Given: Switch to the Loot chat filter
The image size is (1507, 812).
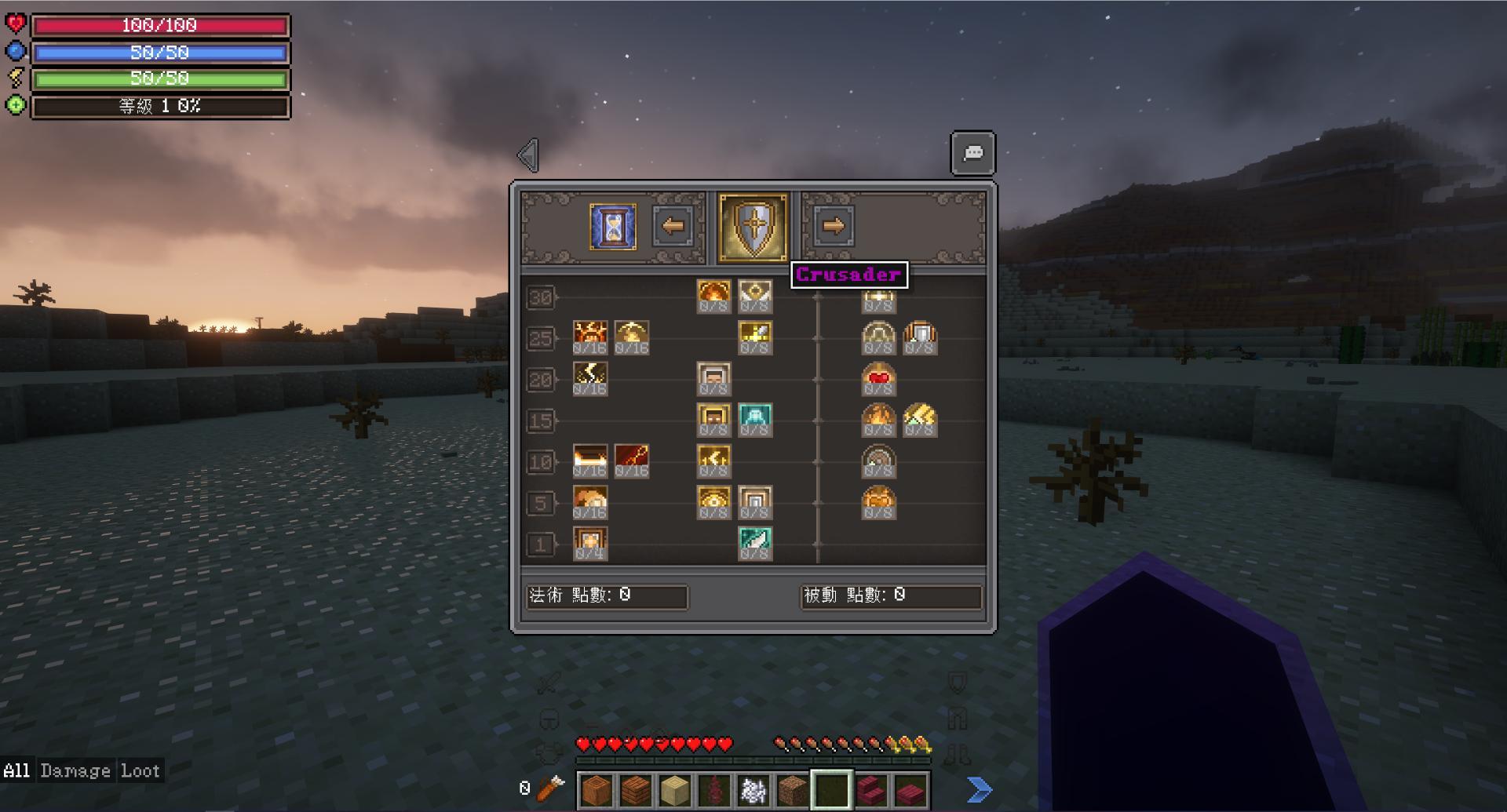Looking at the screenshot, I should (x=141, y=770).
